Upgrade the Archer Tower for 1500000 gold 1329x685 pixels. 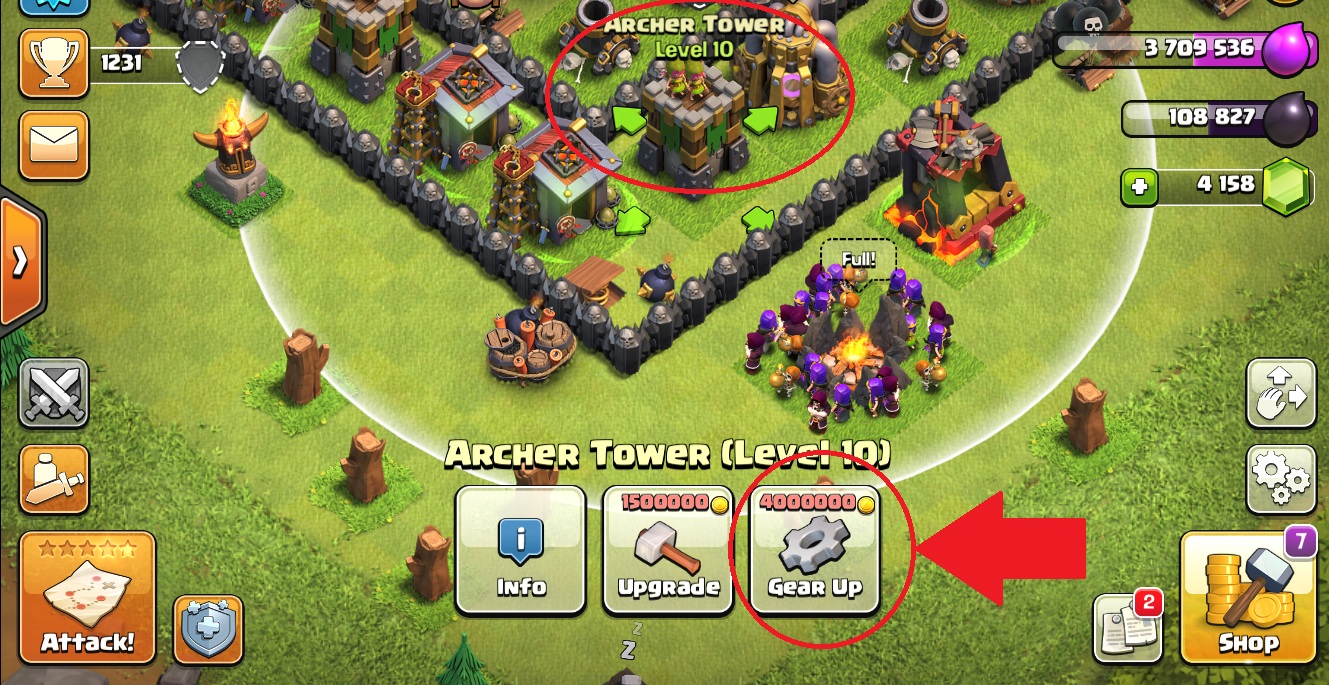667,550
